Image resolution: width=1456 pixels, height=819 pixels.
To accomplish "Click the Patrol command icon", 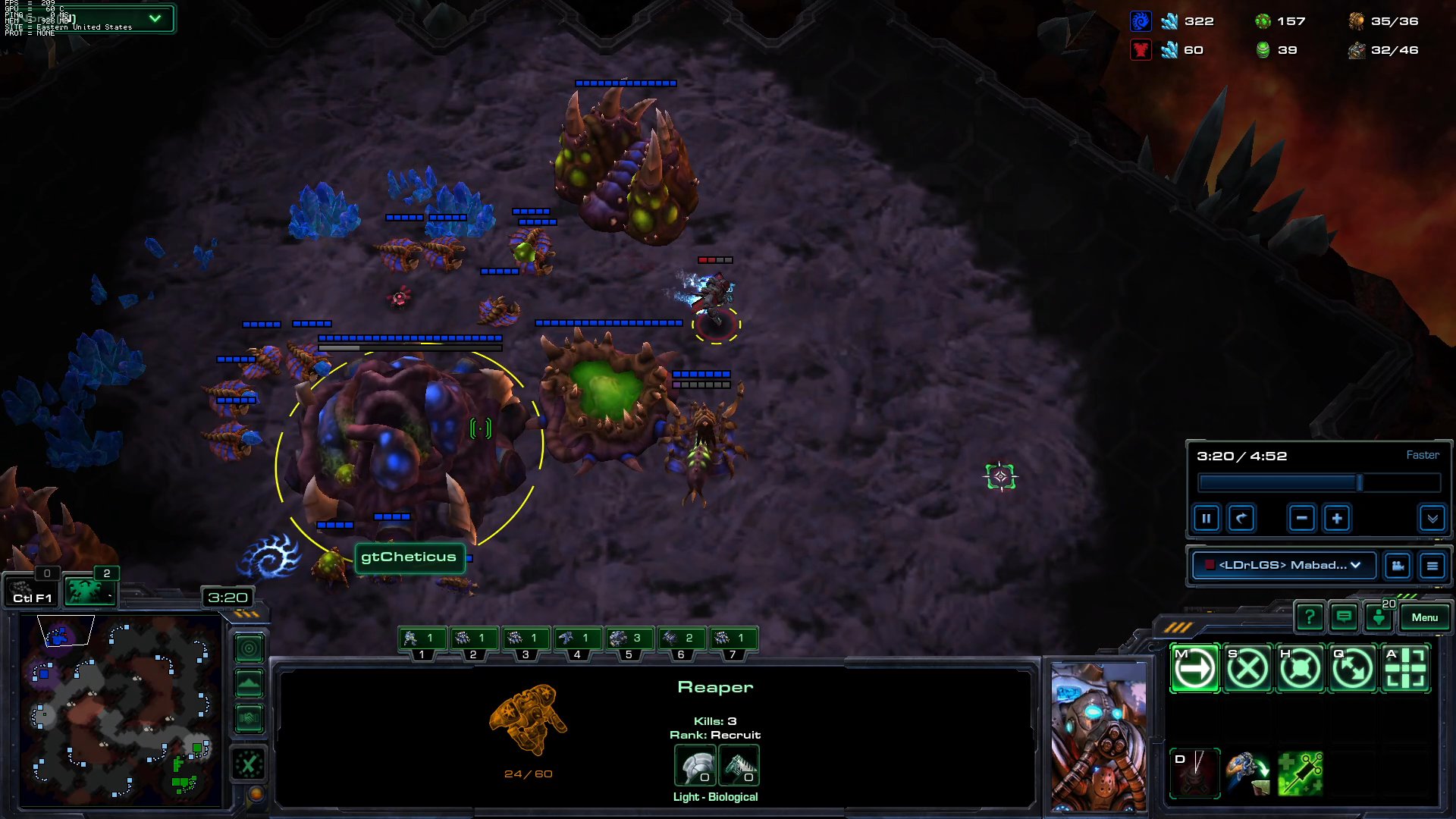I will [x=1352, y=668].
